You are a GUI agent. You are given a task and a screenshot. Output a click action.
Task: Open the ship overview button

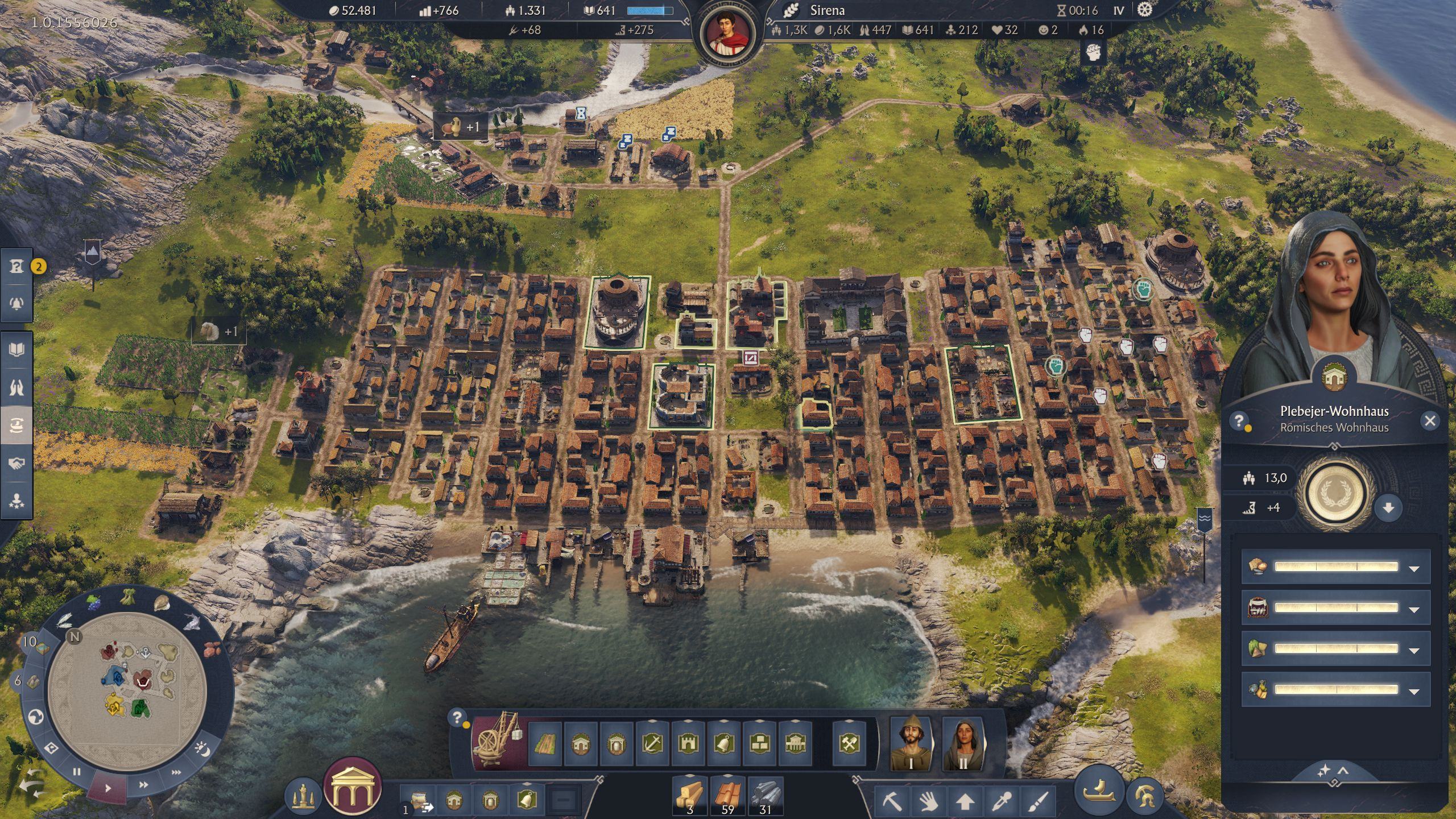[x=1099, y=791]
